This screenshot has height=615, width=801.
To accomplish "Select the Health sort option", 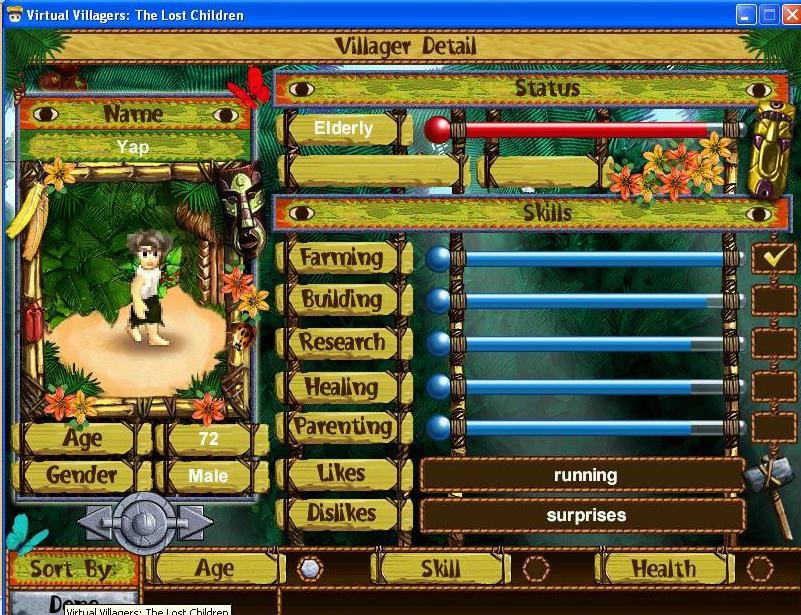I will coord(760,569).
